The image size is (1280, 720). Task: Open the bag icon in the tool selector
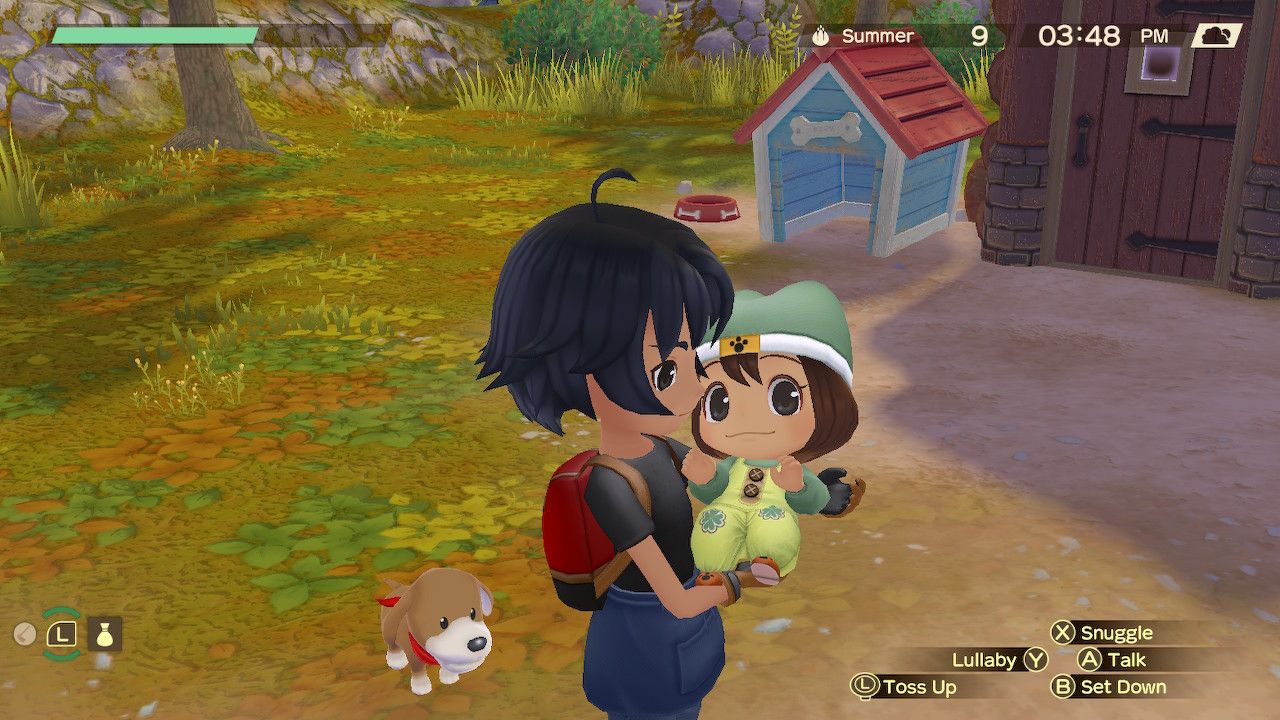coord(105,633)
